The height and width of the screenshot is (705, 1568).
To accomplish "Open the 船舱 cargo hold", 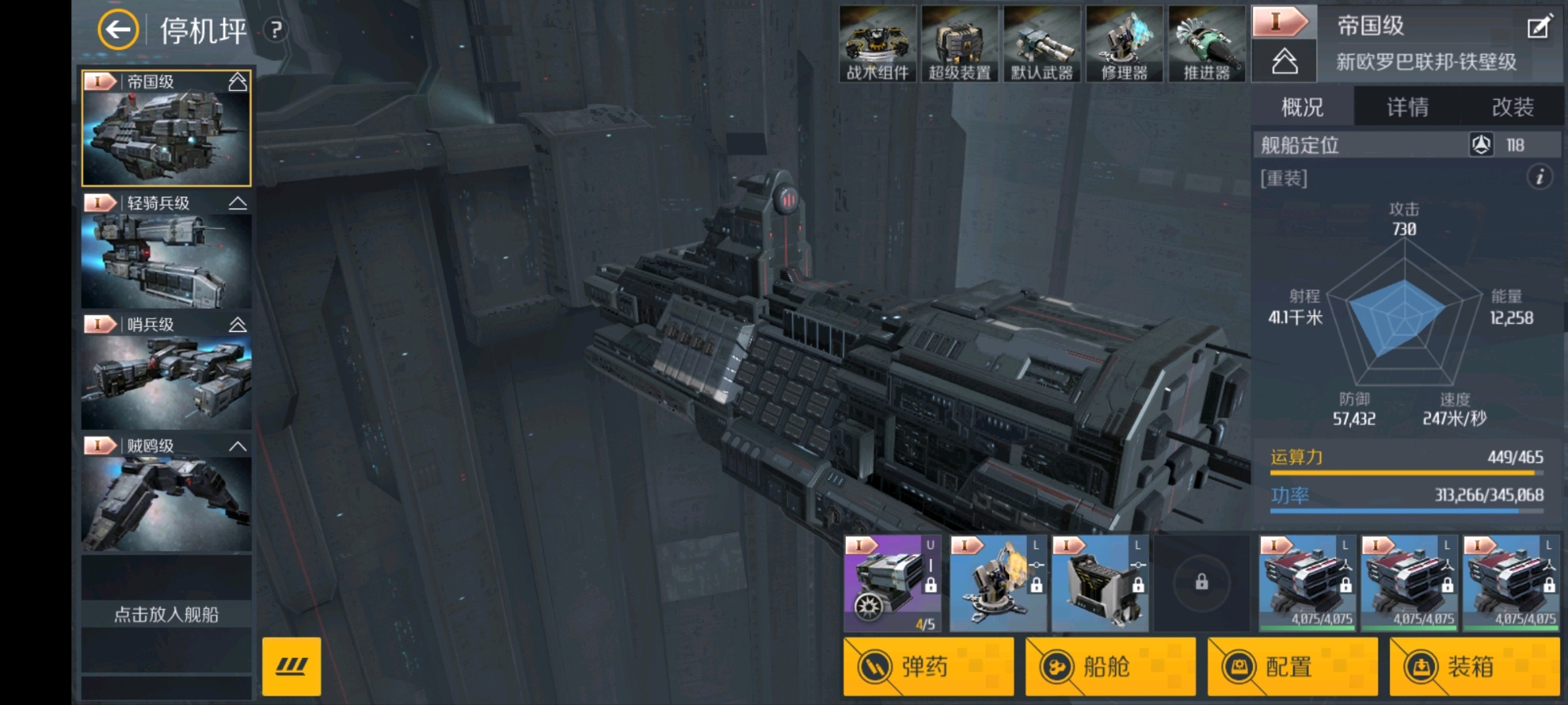I will click(1110, 667).
